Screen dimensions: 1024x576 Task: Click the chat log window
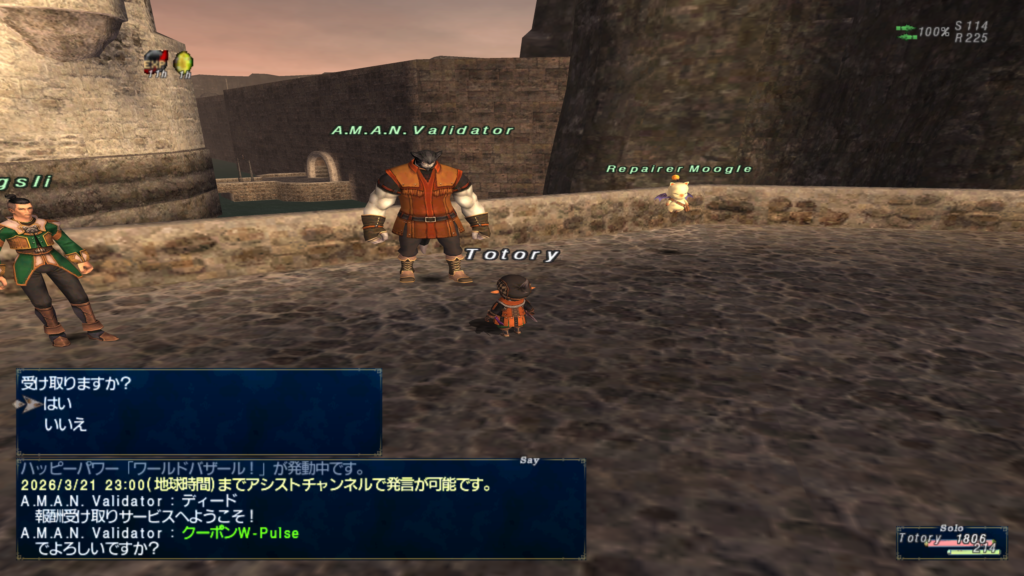coord(300,508)
